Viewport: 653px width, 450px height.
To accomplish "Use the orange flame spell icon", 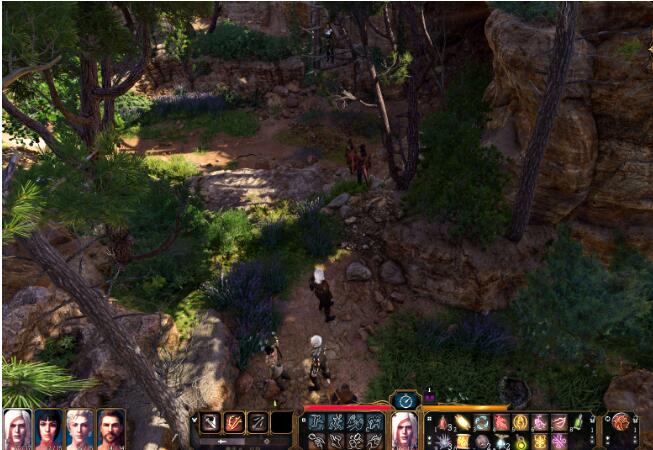I will point(461,422).
